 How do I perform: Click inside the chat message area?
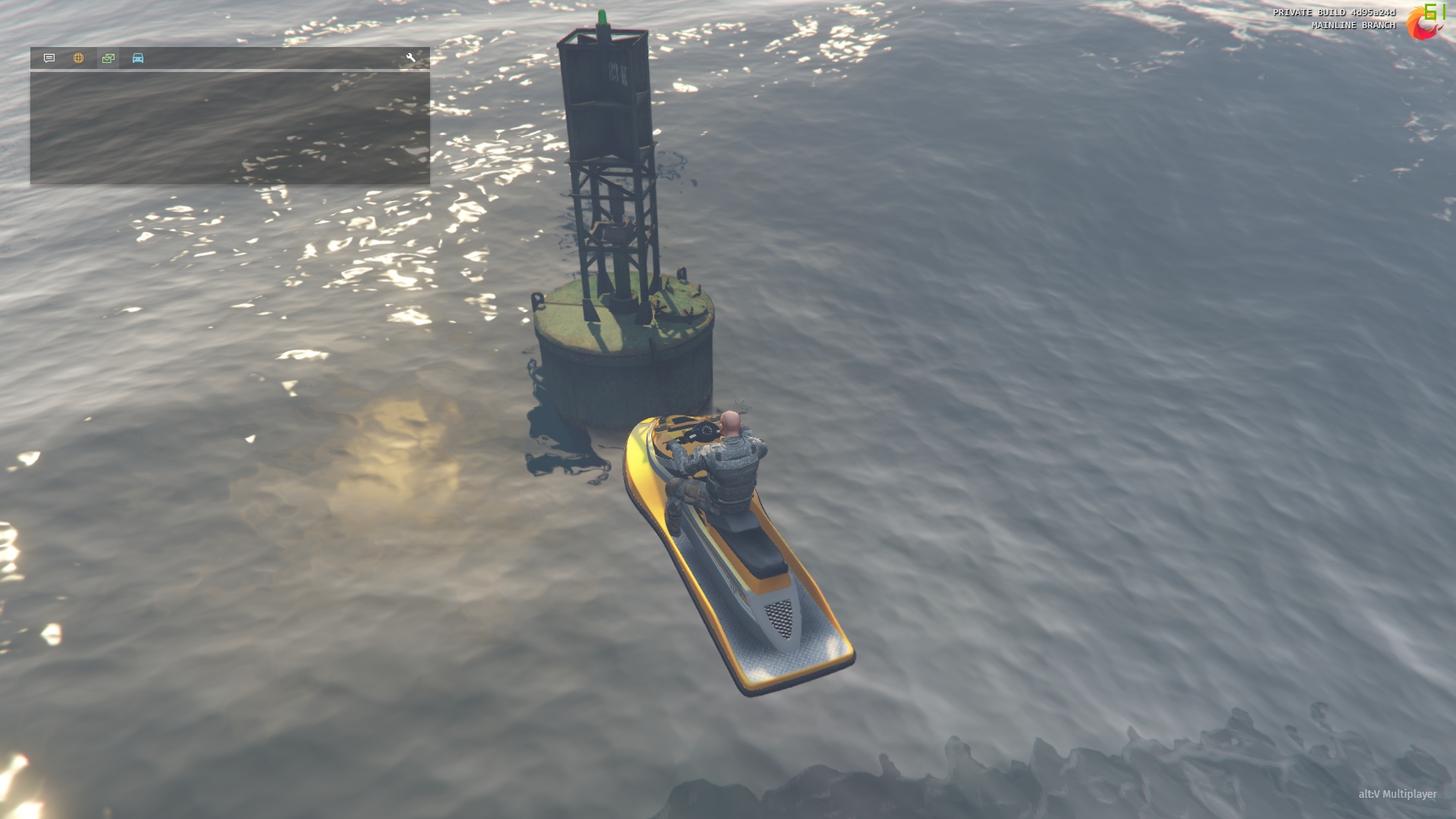pyautogui.click(x=230, y=127)
